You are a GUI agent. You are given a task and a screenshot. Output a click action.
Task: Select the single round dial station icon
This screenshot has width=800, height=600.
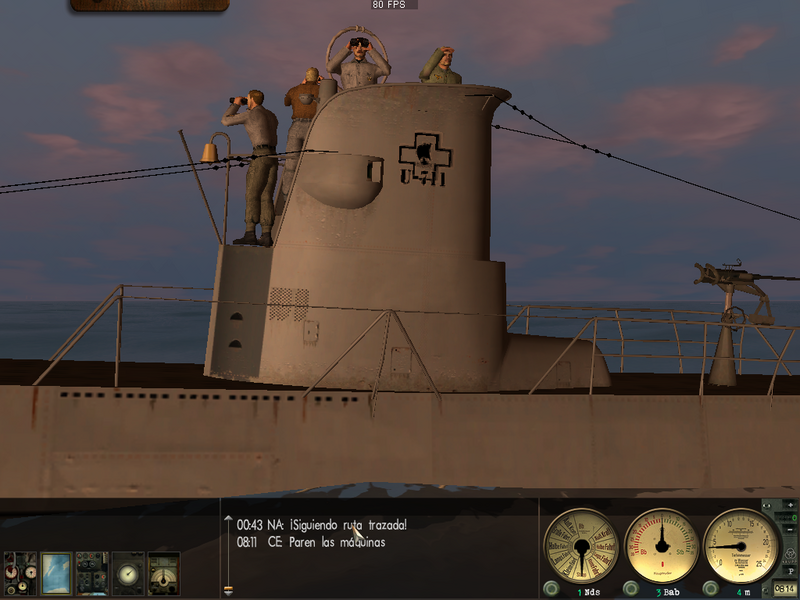point(128,573)
